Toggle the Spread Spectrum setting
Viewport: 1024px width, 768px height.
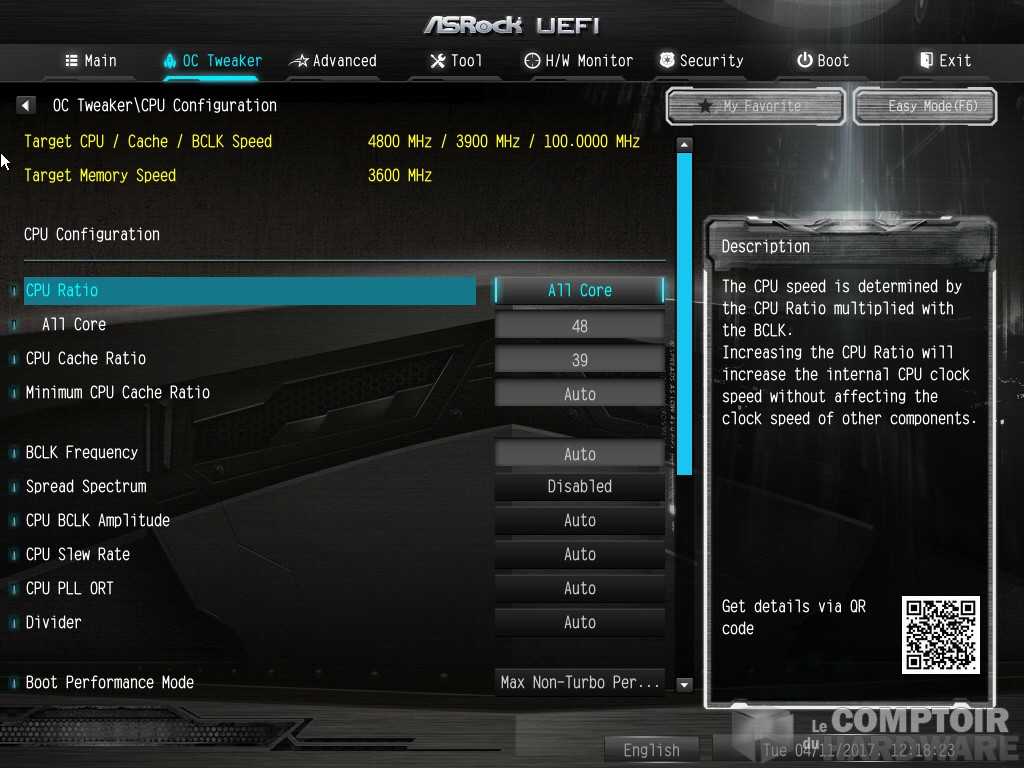point(579,486)
